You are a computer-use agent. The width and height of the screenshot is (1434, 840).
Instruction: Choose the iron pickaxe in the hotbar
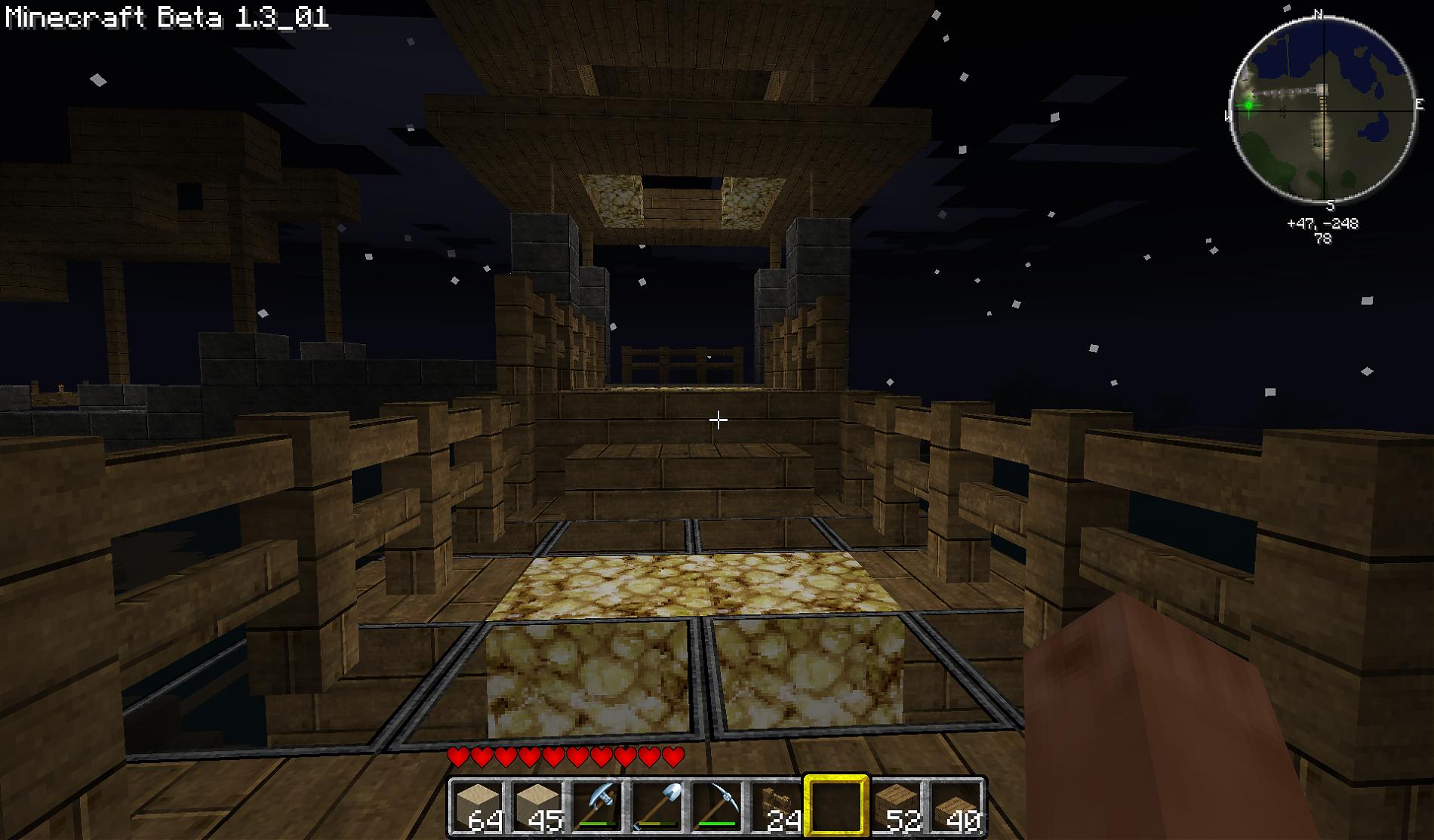point(716,807)
